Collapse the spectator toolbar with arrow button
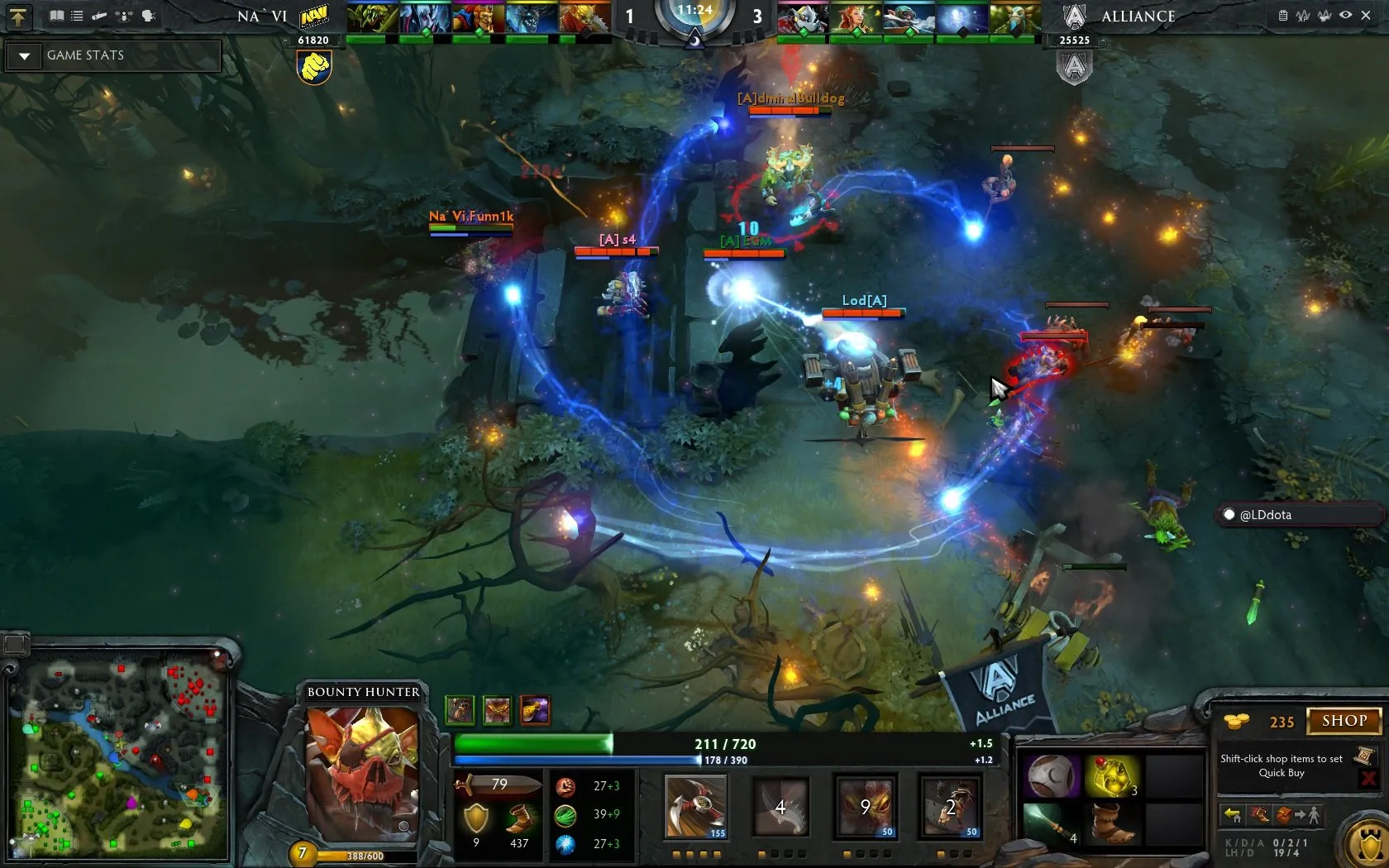 tap(18, 16)
